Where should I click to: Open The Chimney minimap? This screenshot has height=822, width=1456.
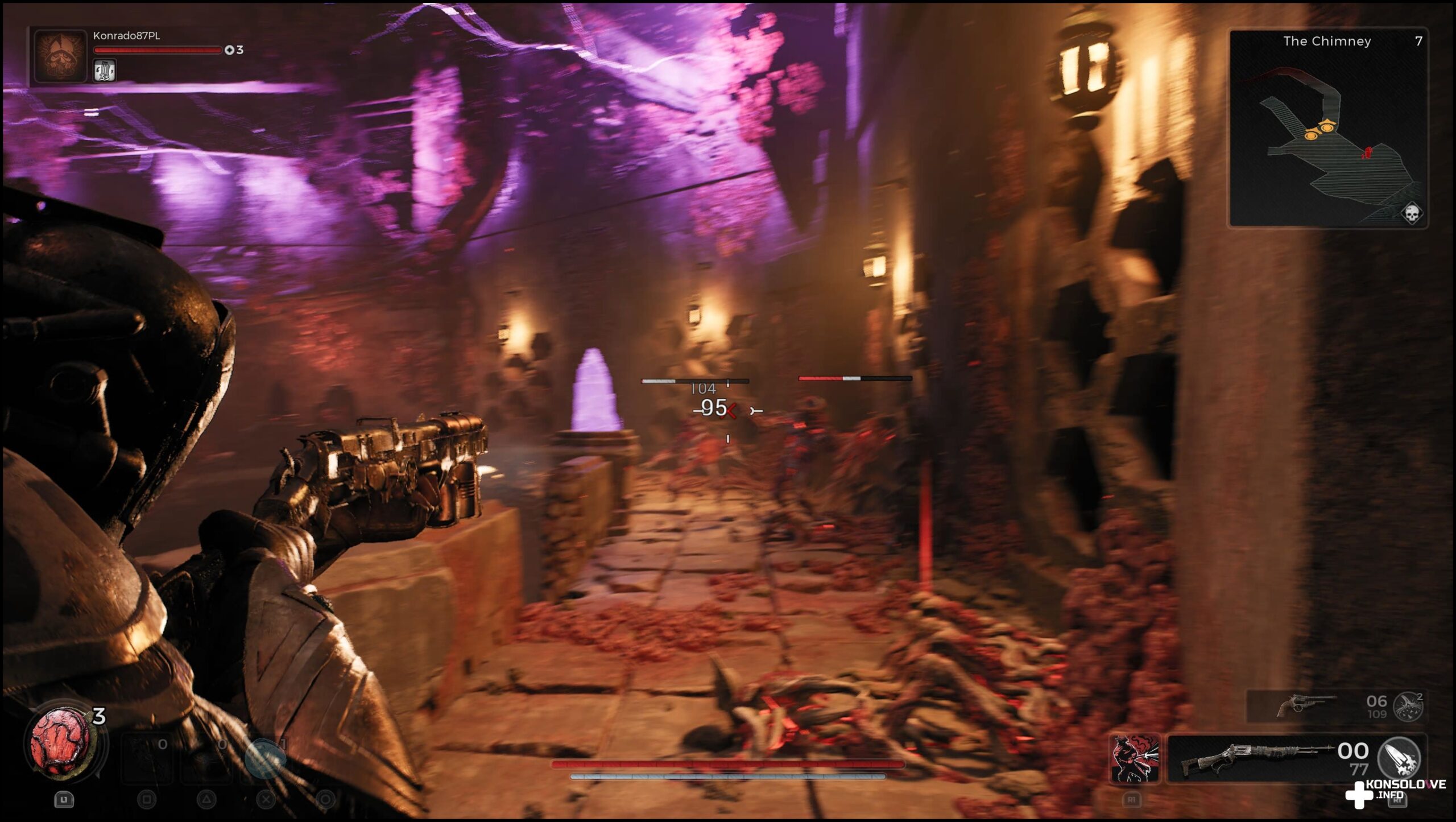pos(1327,129)
